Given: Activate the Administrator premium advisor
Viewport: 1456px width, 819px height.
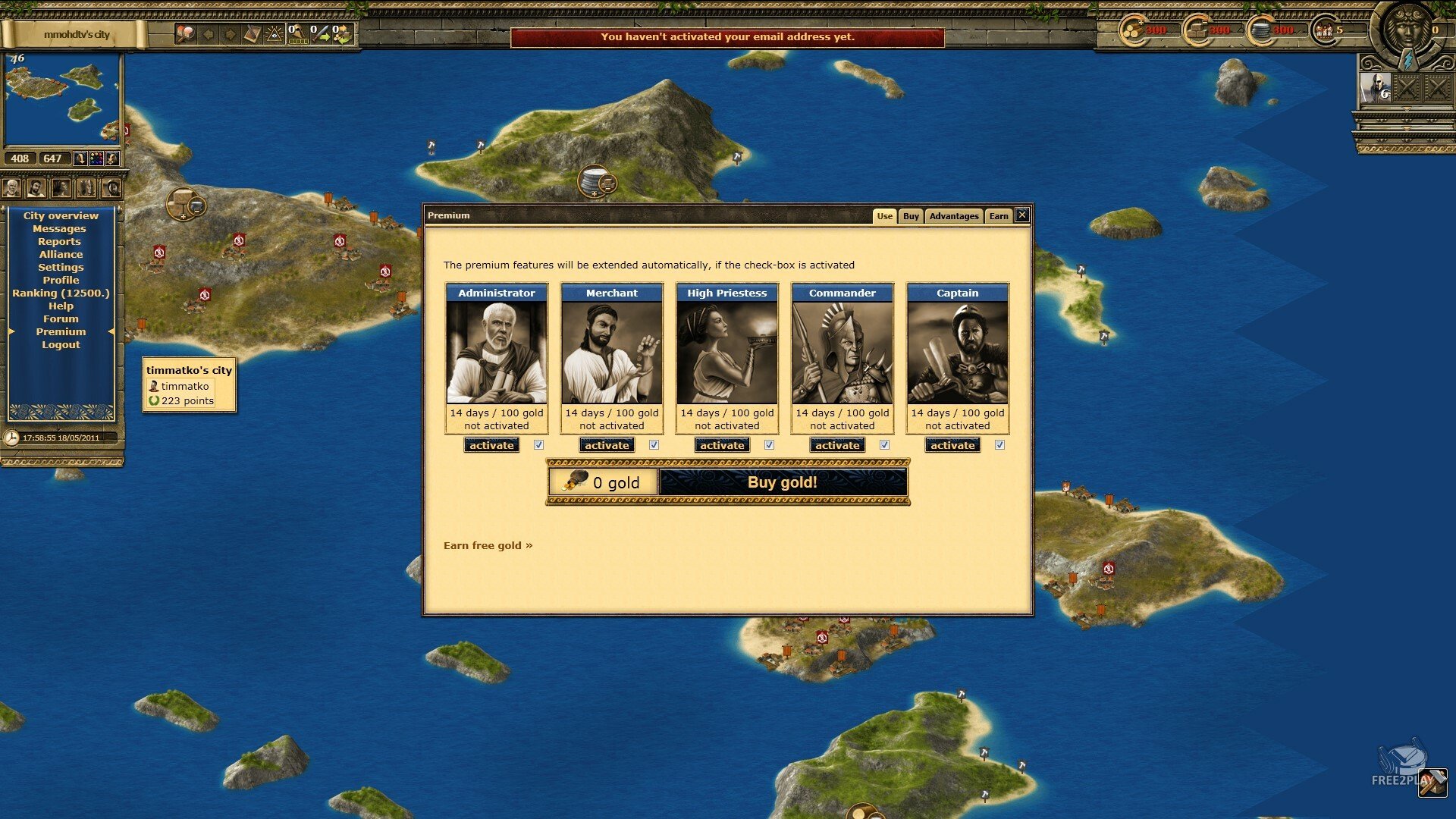Looking at the screenshot, I should tap(491, 445).
